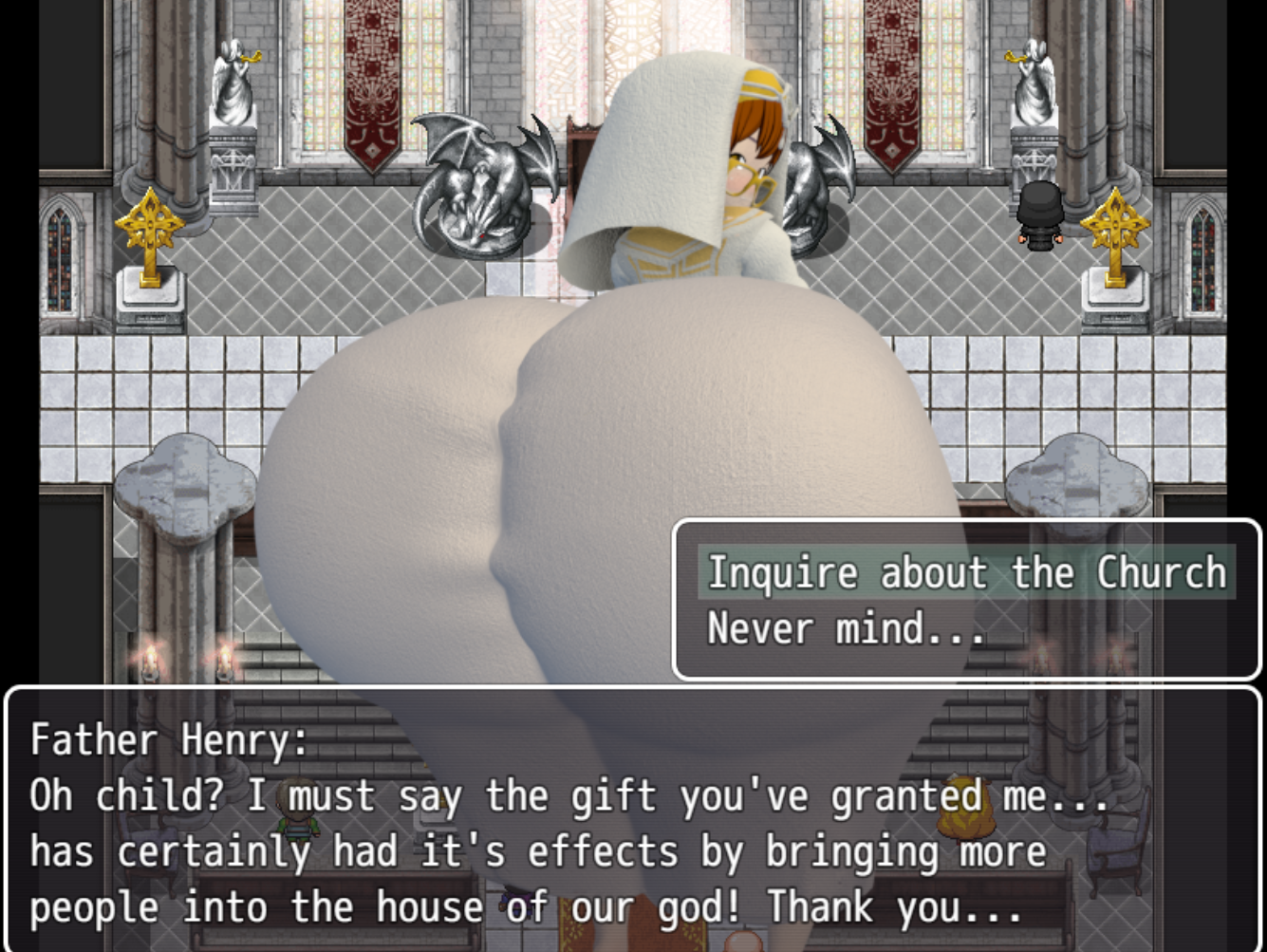Select the "Inquire about the Church" option
Viewport: 1267px width, 952px height.
[x=968, y=571]
